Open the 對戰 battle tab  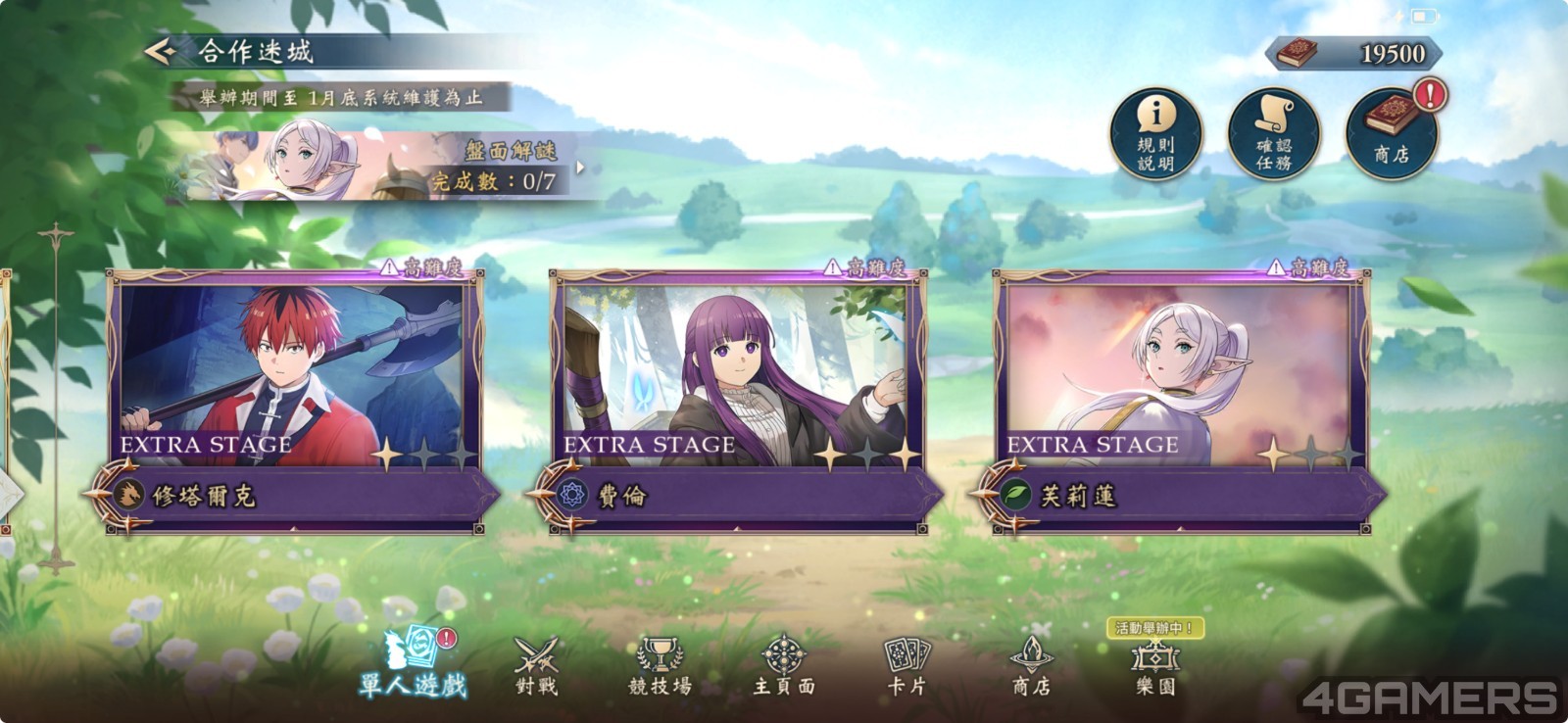click(x=536, y=666)
